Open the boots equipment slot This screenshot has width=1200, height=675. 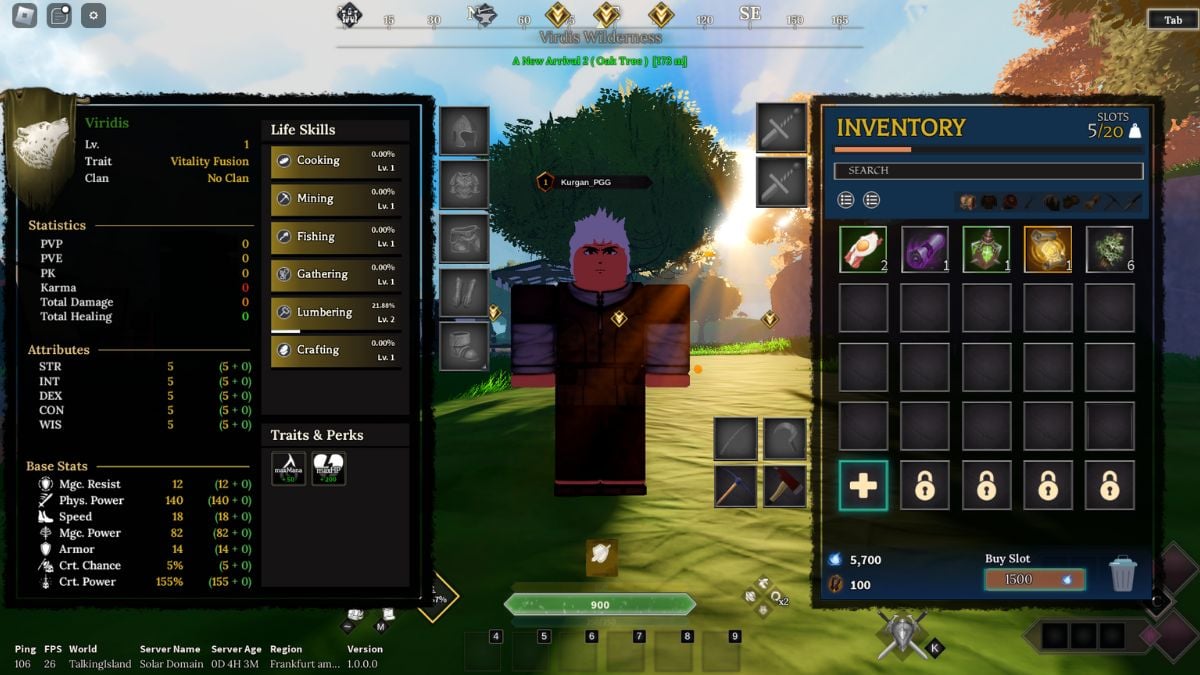point(464,346)
